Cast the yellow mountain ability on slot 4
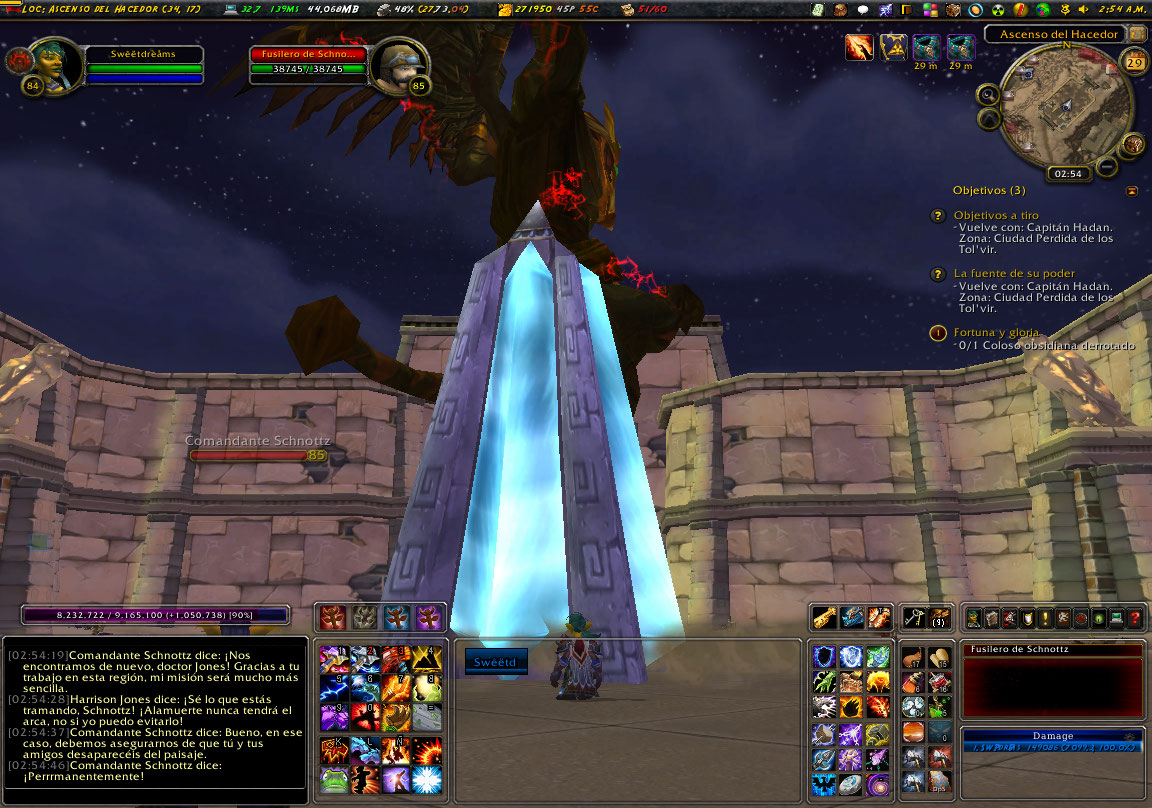This screenshot has height=808, width=1152. pyautogui.click(x=427, y=658)
